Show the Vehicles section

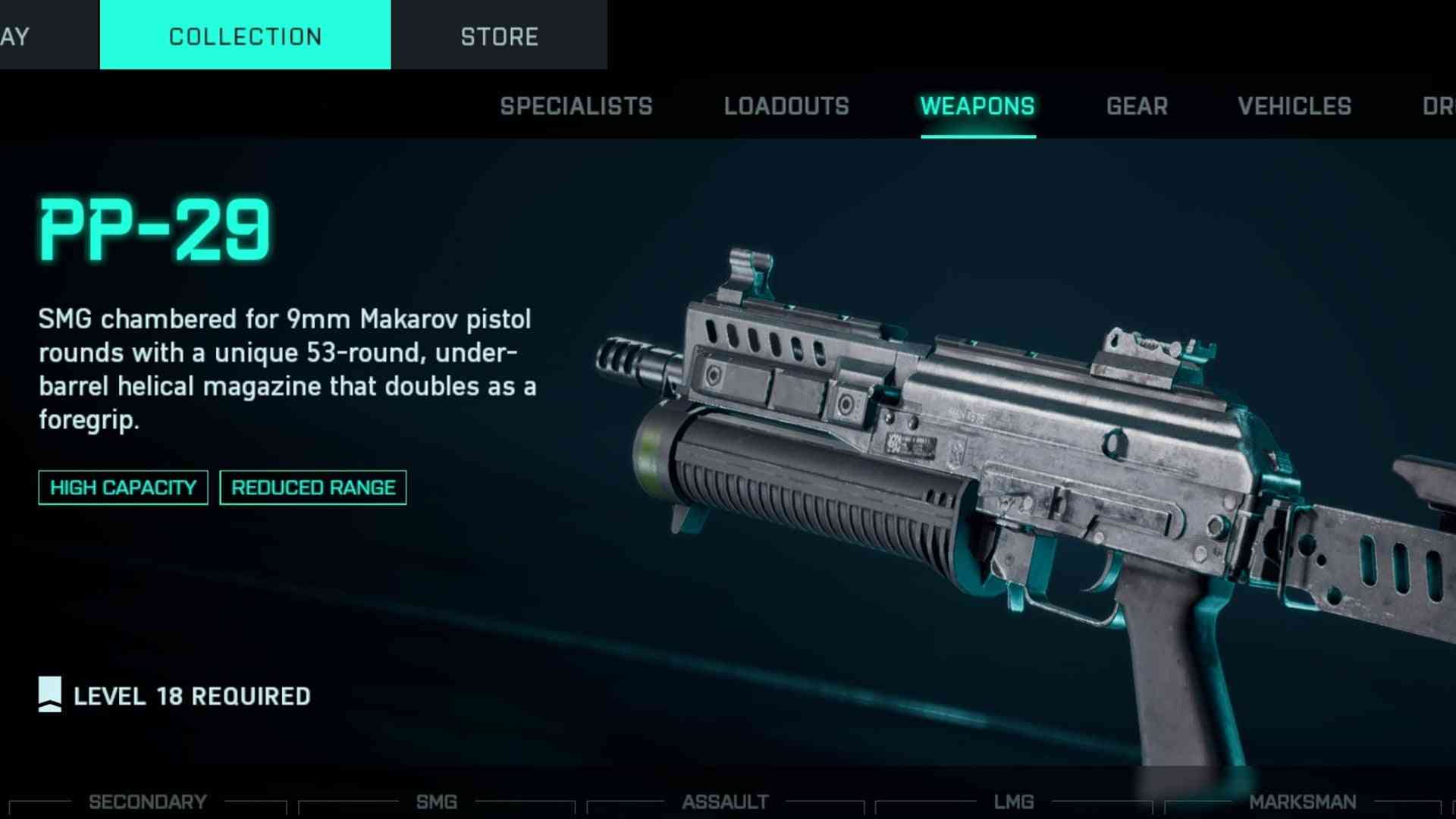tap(1294, 106)
